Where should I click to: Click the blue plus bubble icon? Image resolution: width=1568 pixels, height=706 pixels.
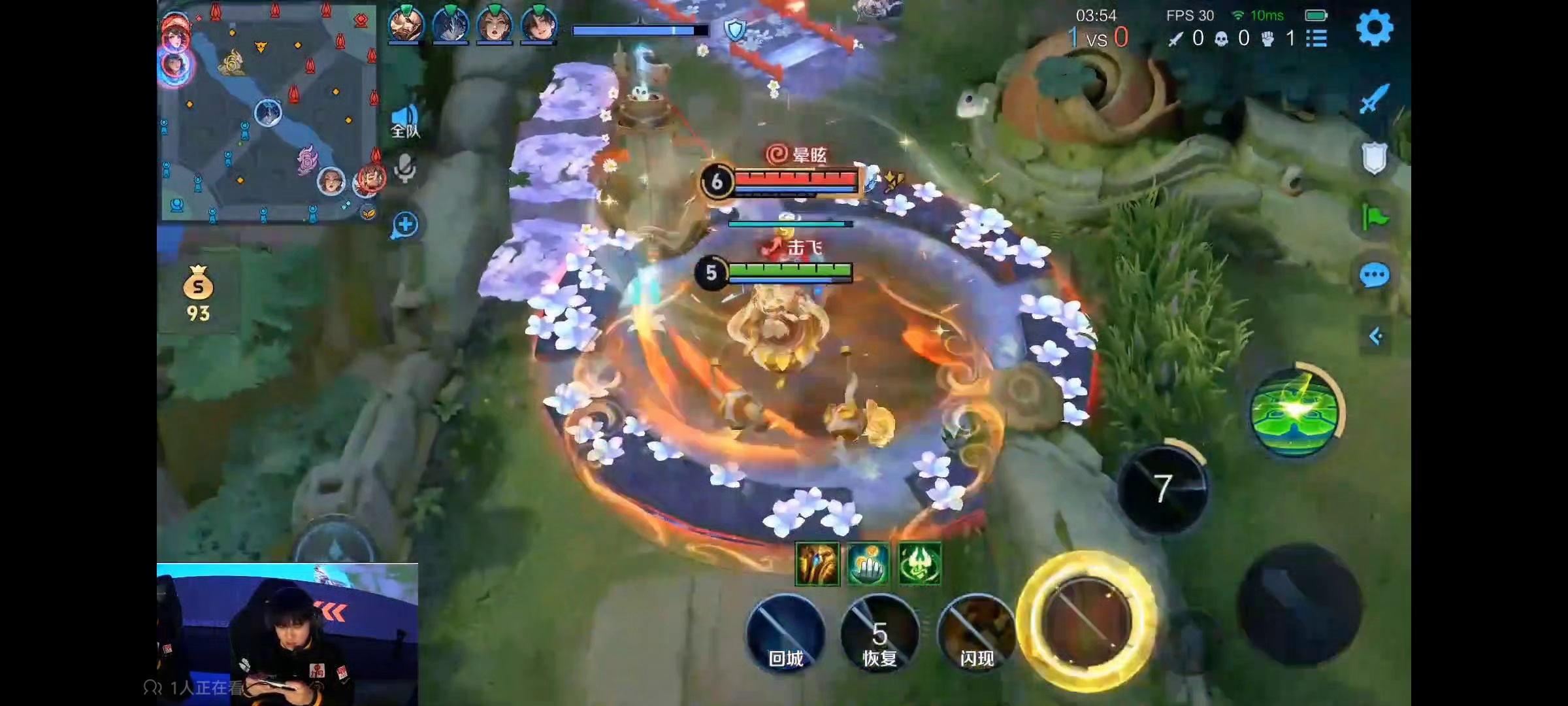click(x=405, y=225)
